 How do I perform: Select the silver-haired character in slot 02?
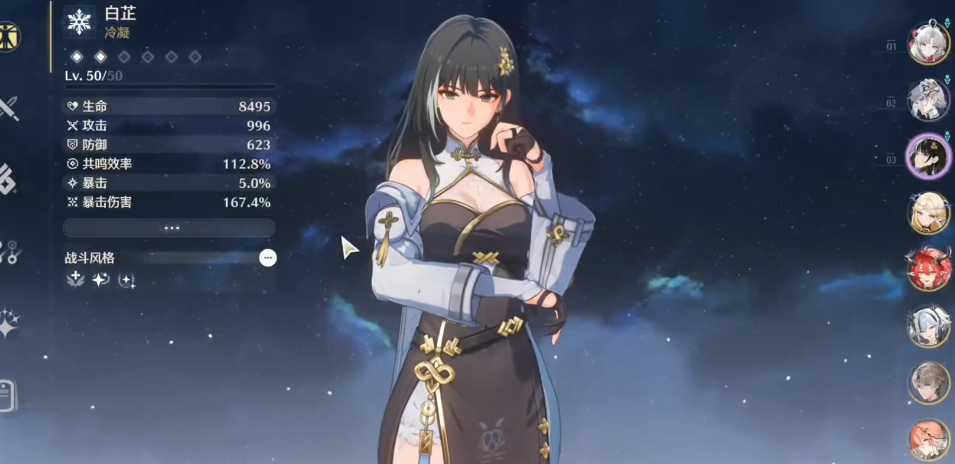click(x=928, y=99)
